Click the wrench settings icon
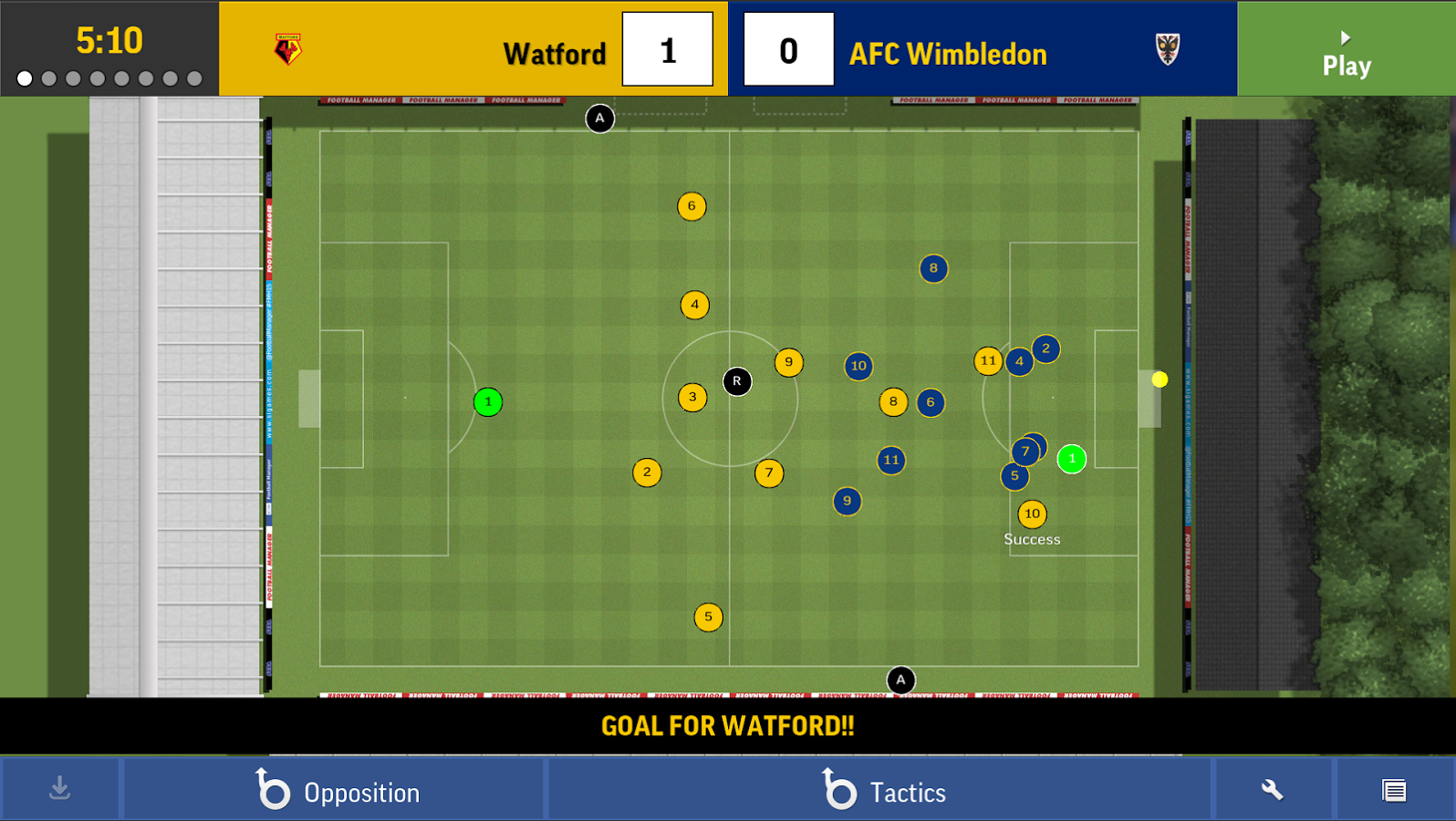Screen dimensions: 1456x821 pos(1272,790)
